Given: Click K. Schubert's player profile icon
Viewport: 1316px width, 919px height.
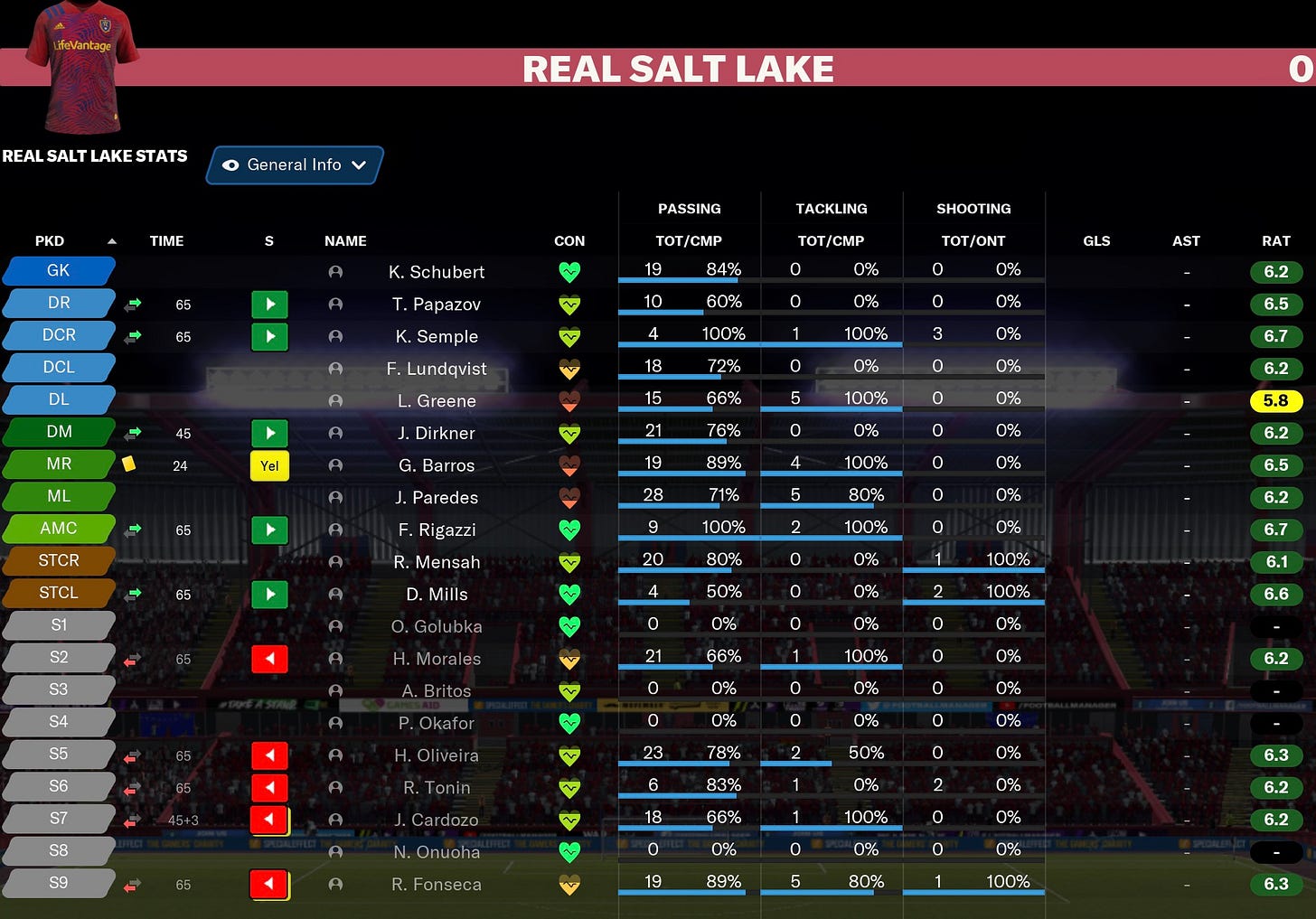Looking at the screenshot, I should [x=335, y=272].
